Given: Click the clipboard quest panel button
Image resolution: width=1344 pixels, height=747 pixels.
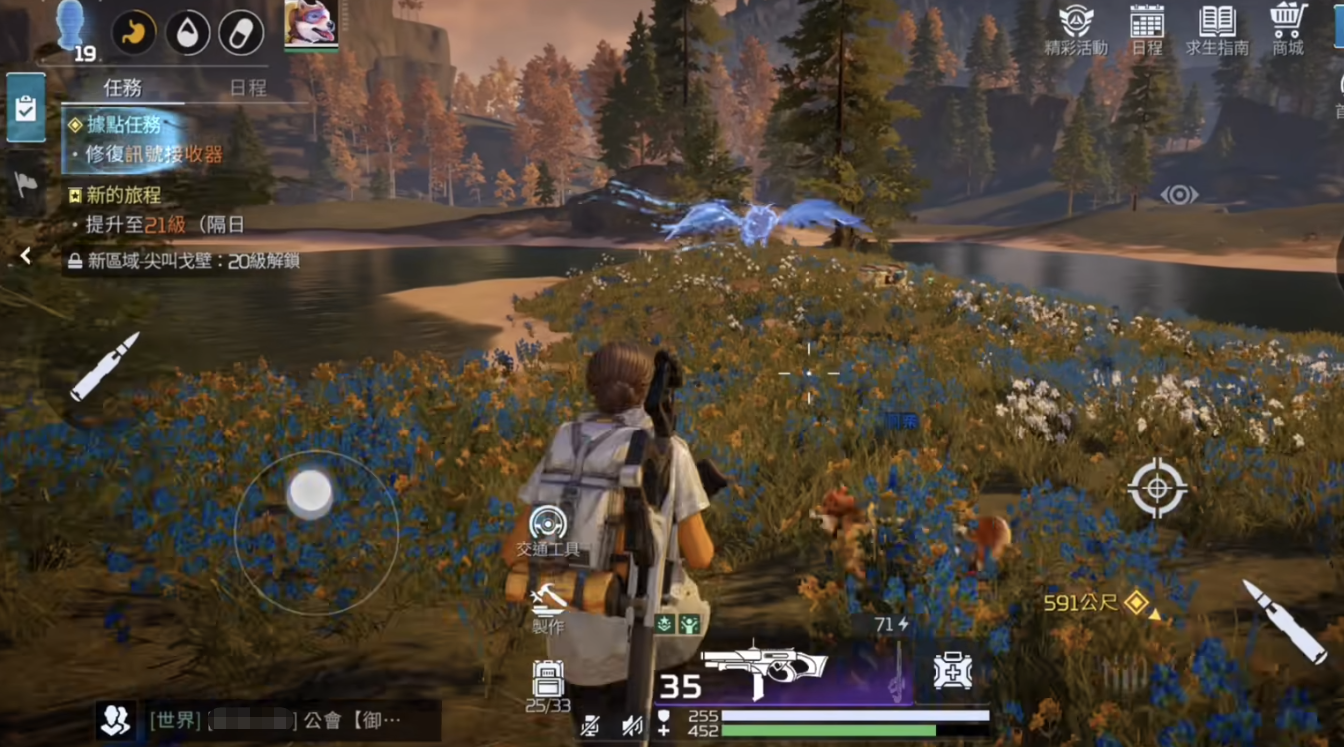Looking at the screenshot, I should [25, 108].
